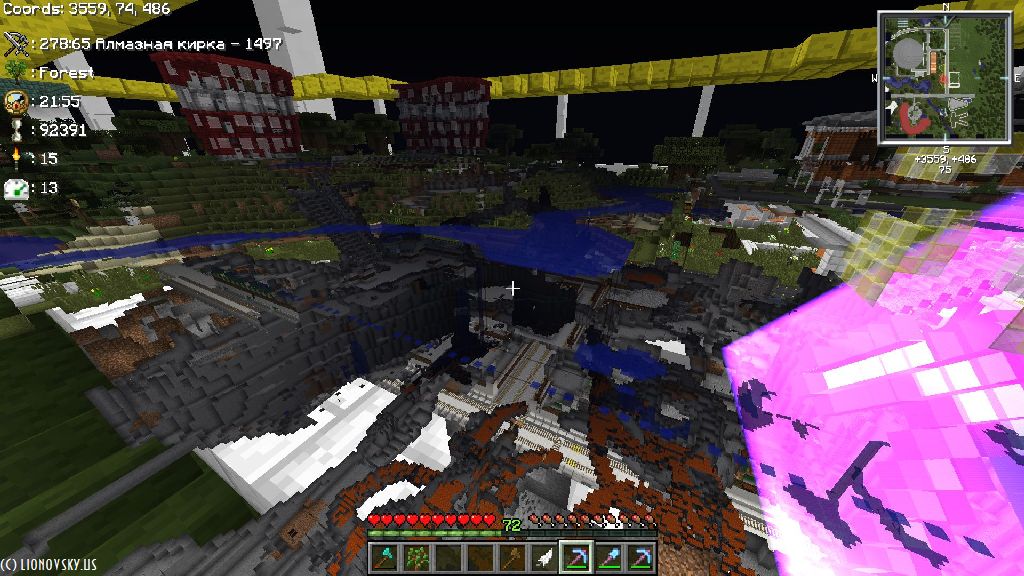This screenshot has width=1024, height=576.
Task: Click the clock icon beside 21:55
Action: [x=15, y=101]
